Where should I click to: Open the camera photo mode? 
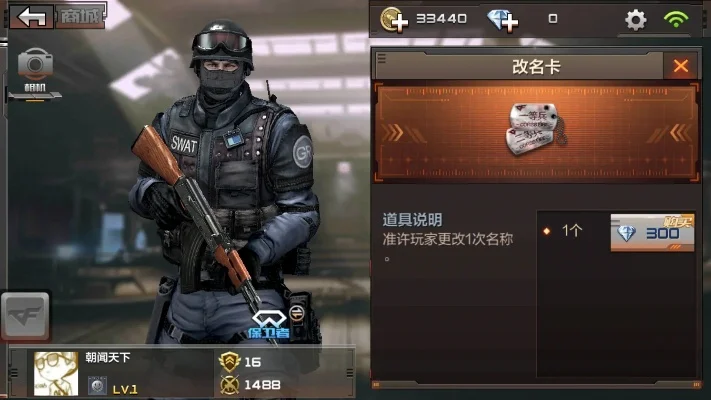point(37,68)
